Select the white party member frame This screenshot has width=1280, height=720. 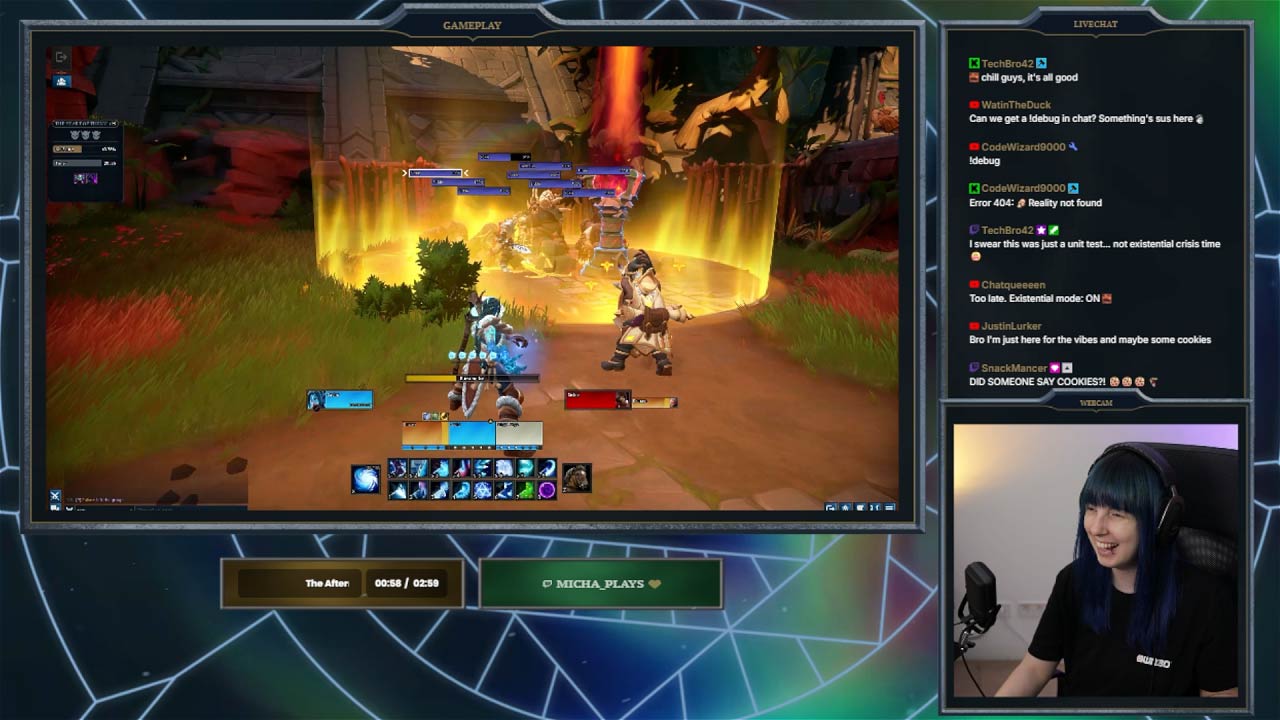[519, 434]
